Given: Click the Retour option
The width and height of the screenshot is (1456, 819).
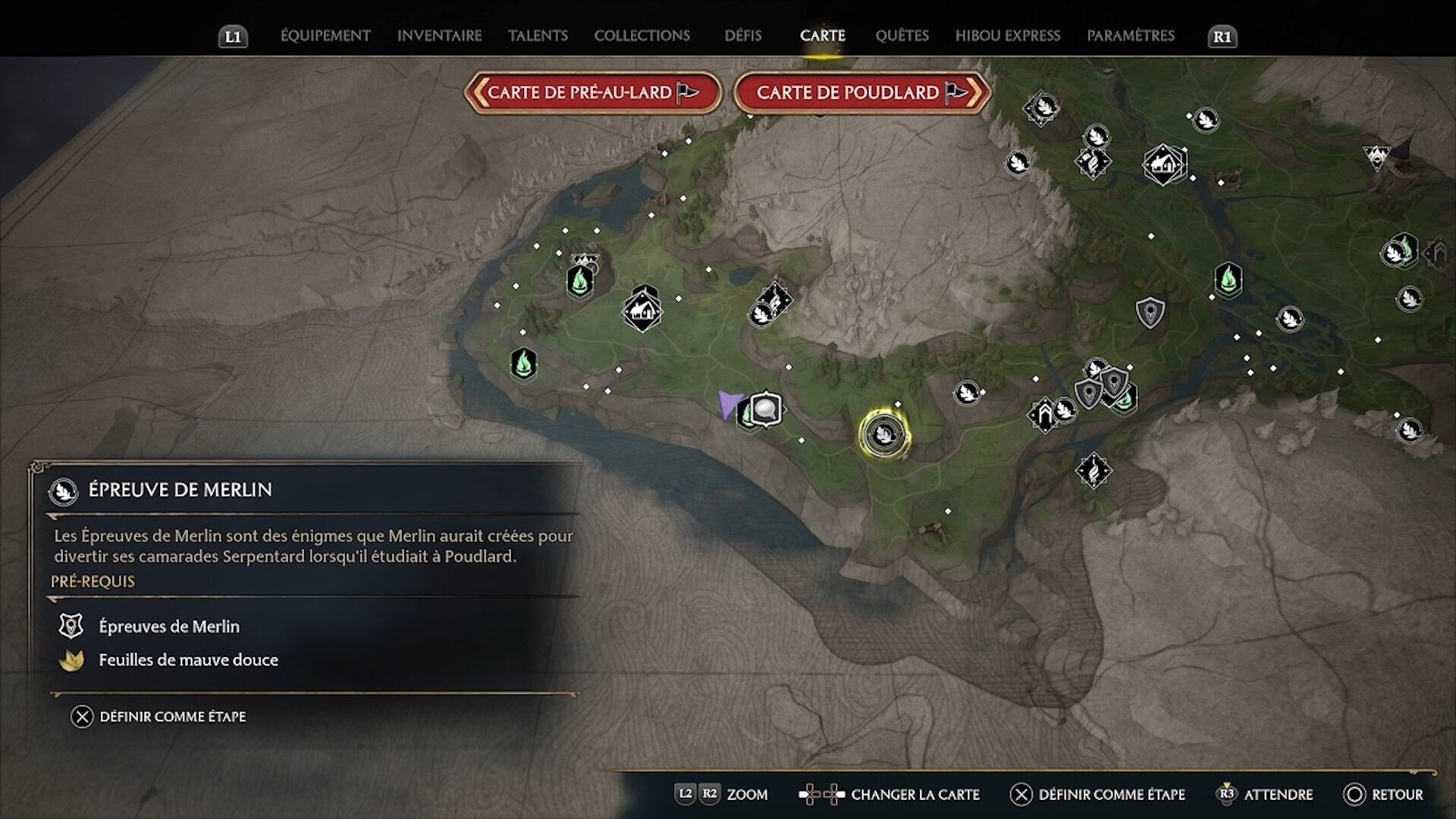Looking at the screenshot, I should pyautogui.click(x=1384, y=794).
